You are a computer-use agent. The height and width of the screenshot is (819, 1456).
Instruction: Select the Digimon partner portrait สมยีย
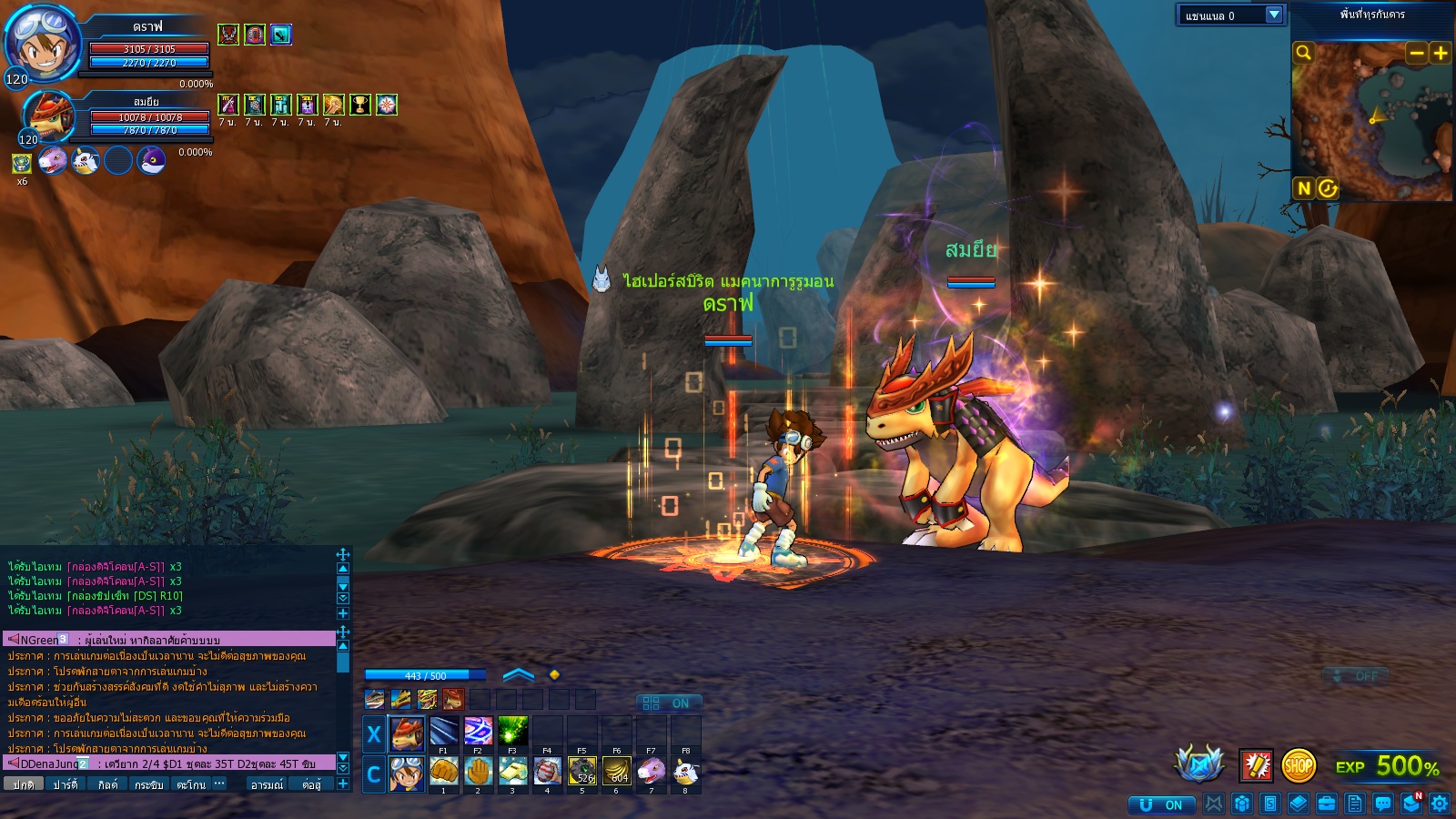pos(48,116)
